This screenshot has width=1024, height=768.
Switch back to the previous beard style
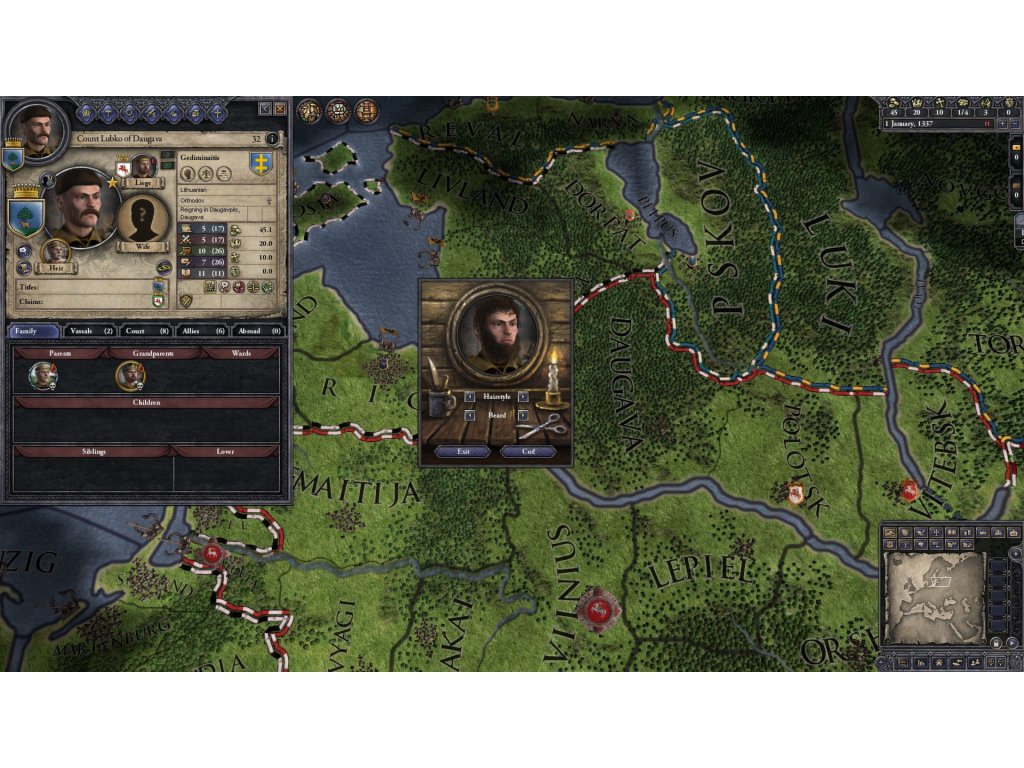tap(471, 415)
